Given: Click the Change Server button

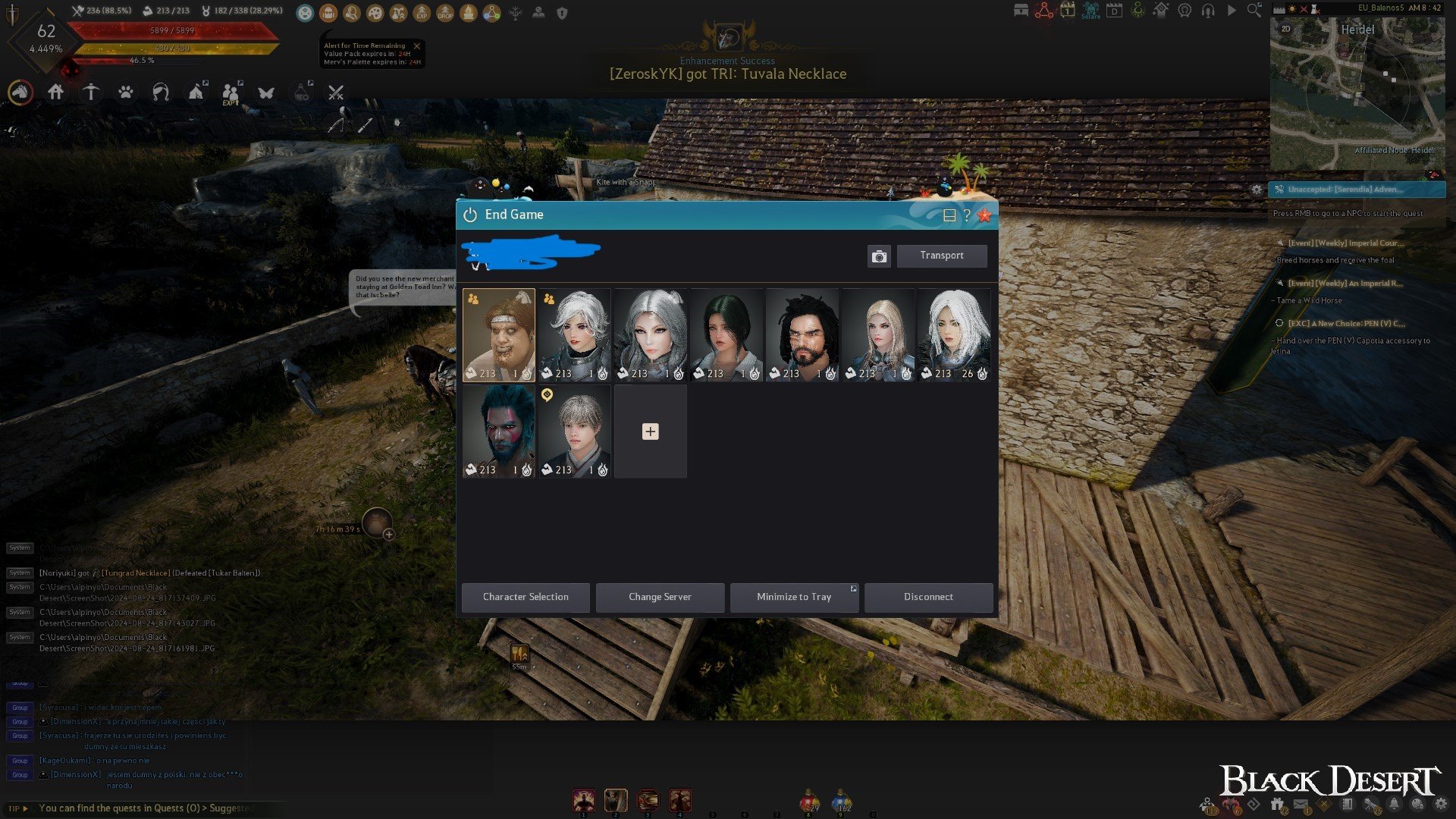Looking at the screenshot, I should tap(660, 597).
